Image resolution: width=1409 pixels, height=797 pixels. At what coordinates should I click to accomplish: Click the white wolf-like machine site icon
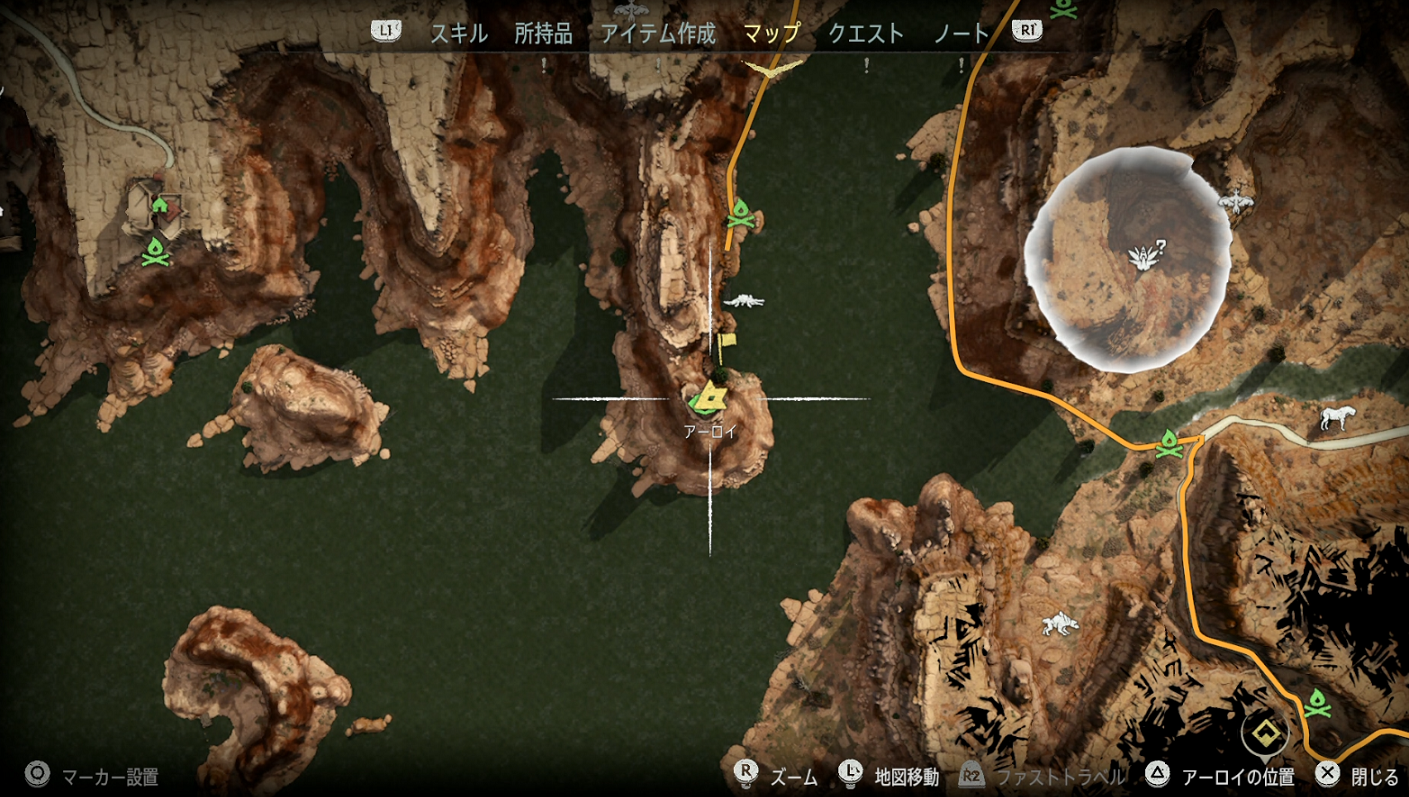tap(1058, 624)
